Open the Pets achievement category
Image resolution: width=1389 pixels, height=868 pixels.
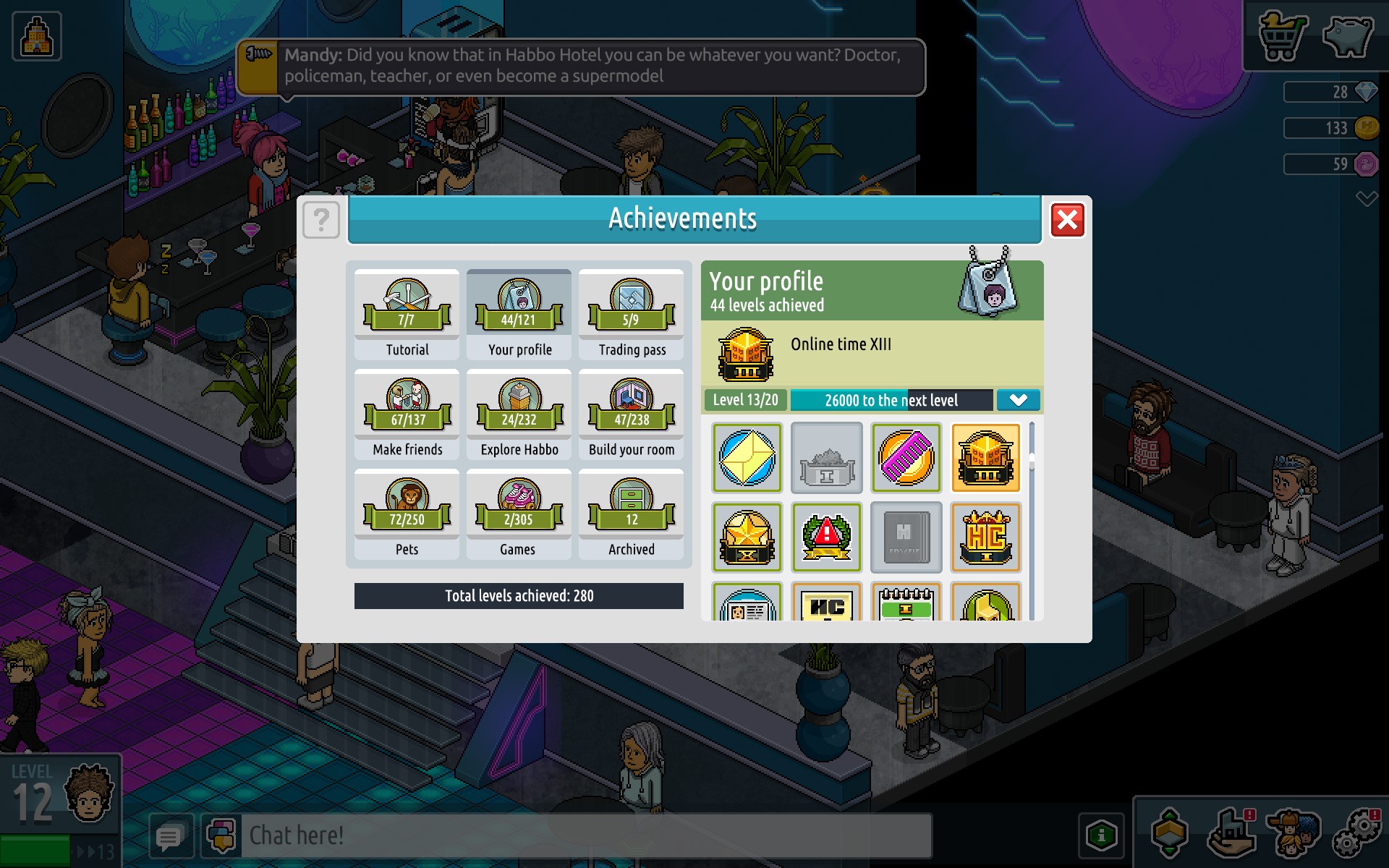tap(407, 514)
